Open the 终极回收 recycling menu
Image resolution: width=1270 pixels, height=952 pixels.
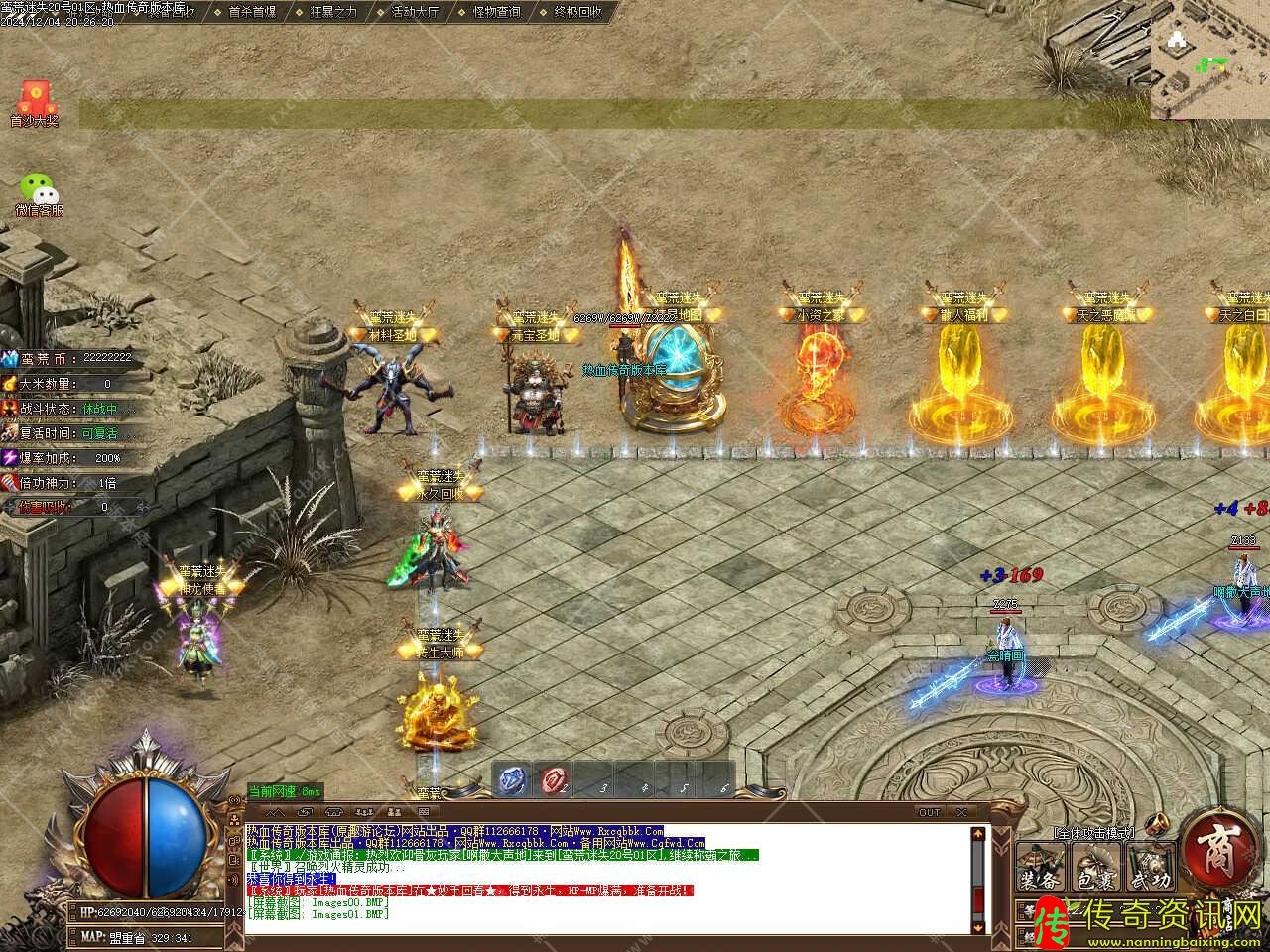(577, 12)
